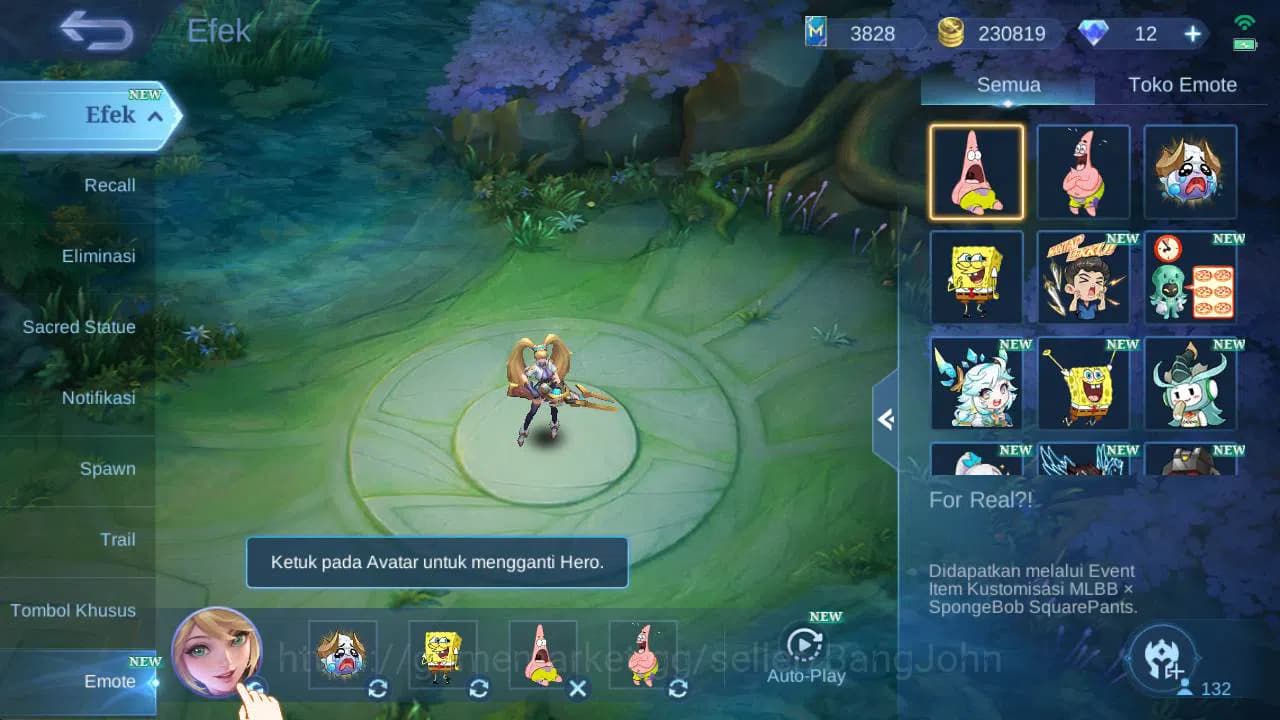This screenshot has width=1280, height=720.
Task: Click the refresh icon on crying emote slot
Action: (378, 689)
